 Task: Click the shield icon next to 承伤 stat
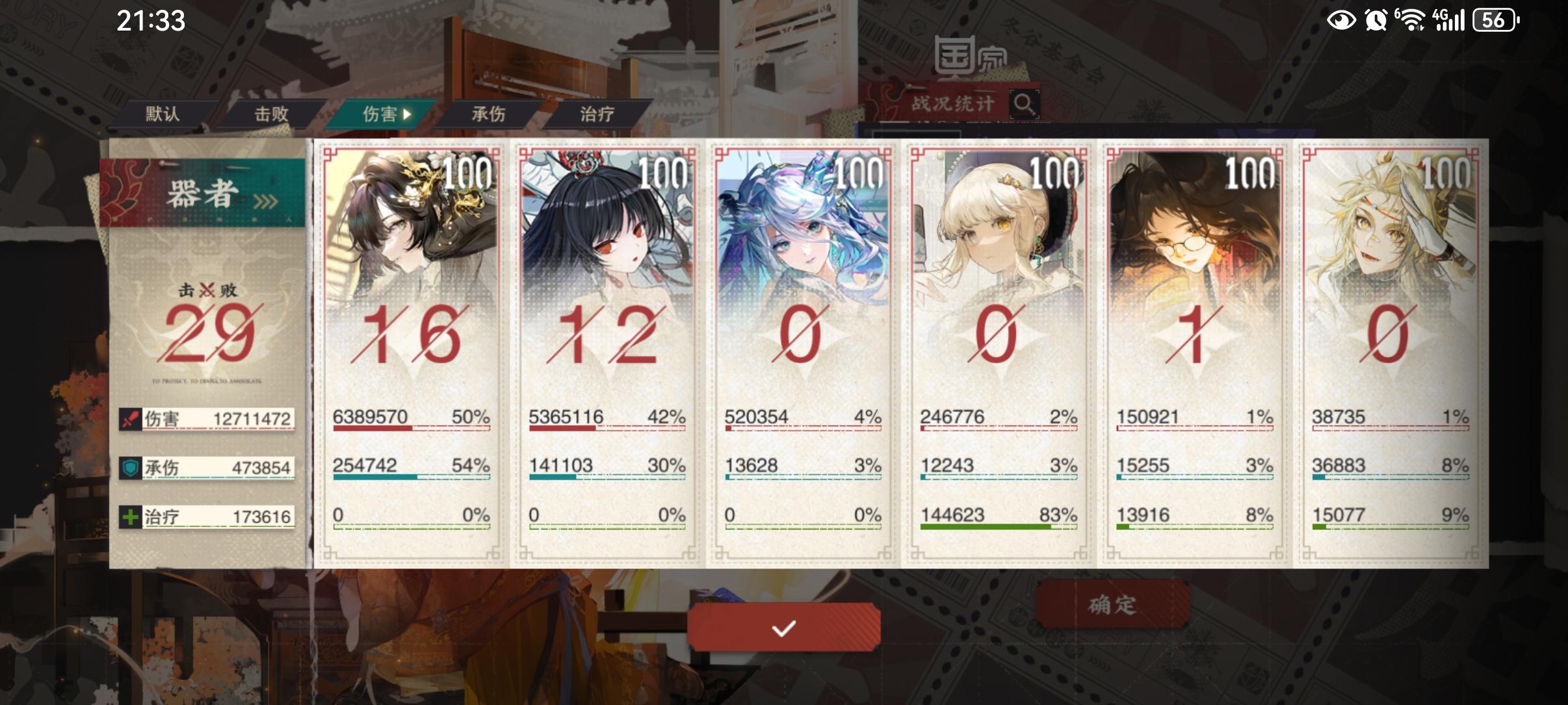[132, 468]
